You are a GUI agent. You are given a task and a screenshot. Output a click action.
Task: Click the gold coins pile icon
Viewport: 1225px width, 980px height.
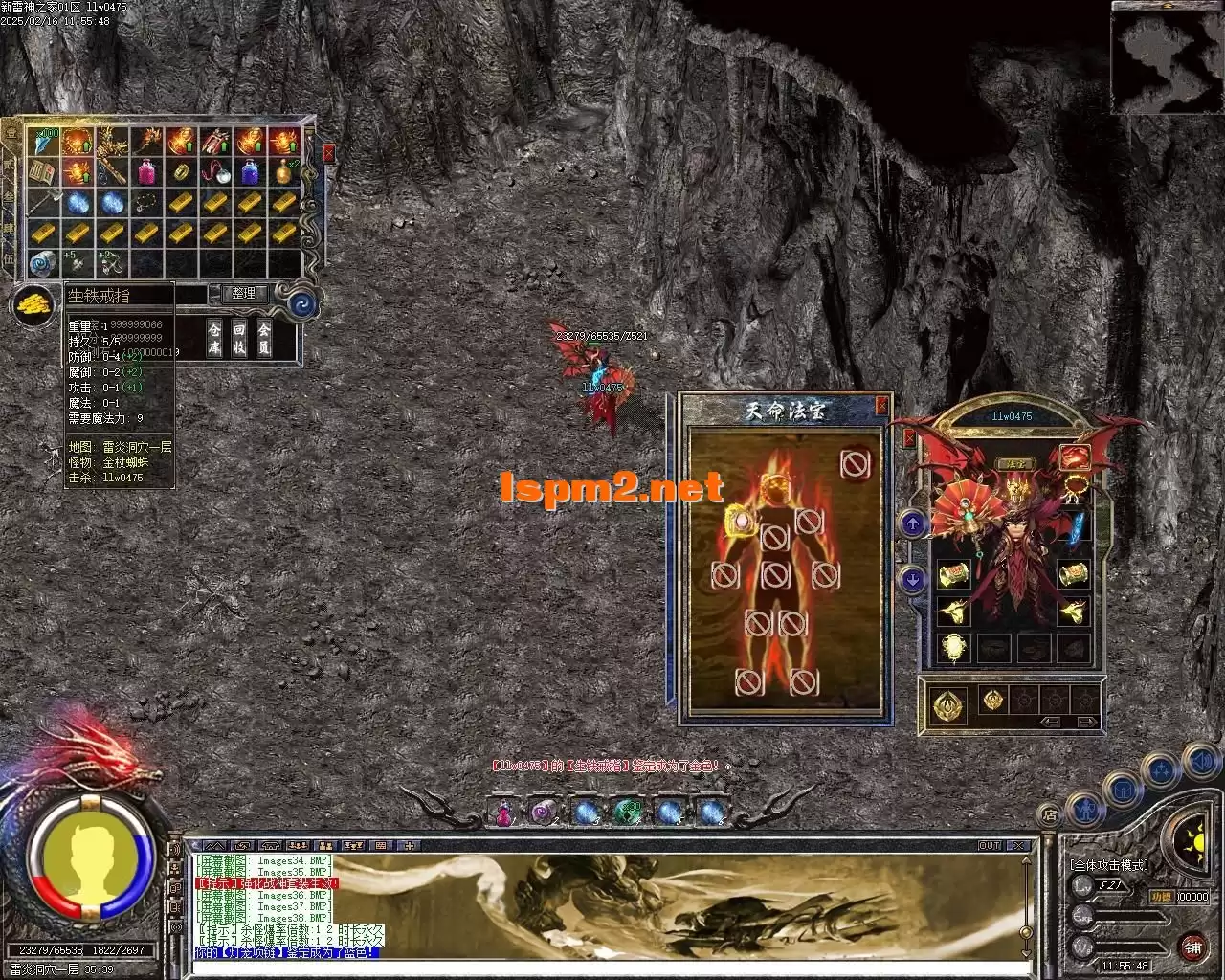[x=33, y=304]
